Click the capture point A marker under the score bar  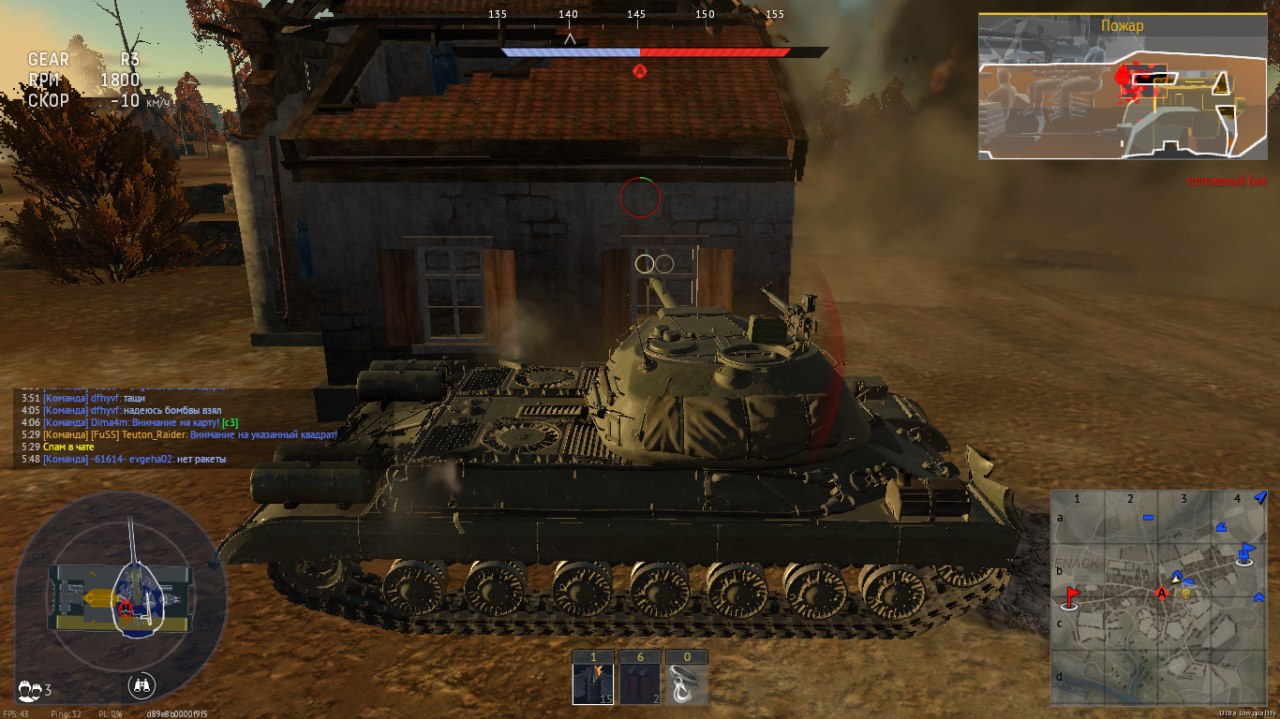point(640,70)
